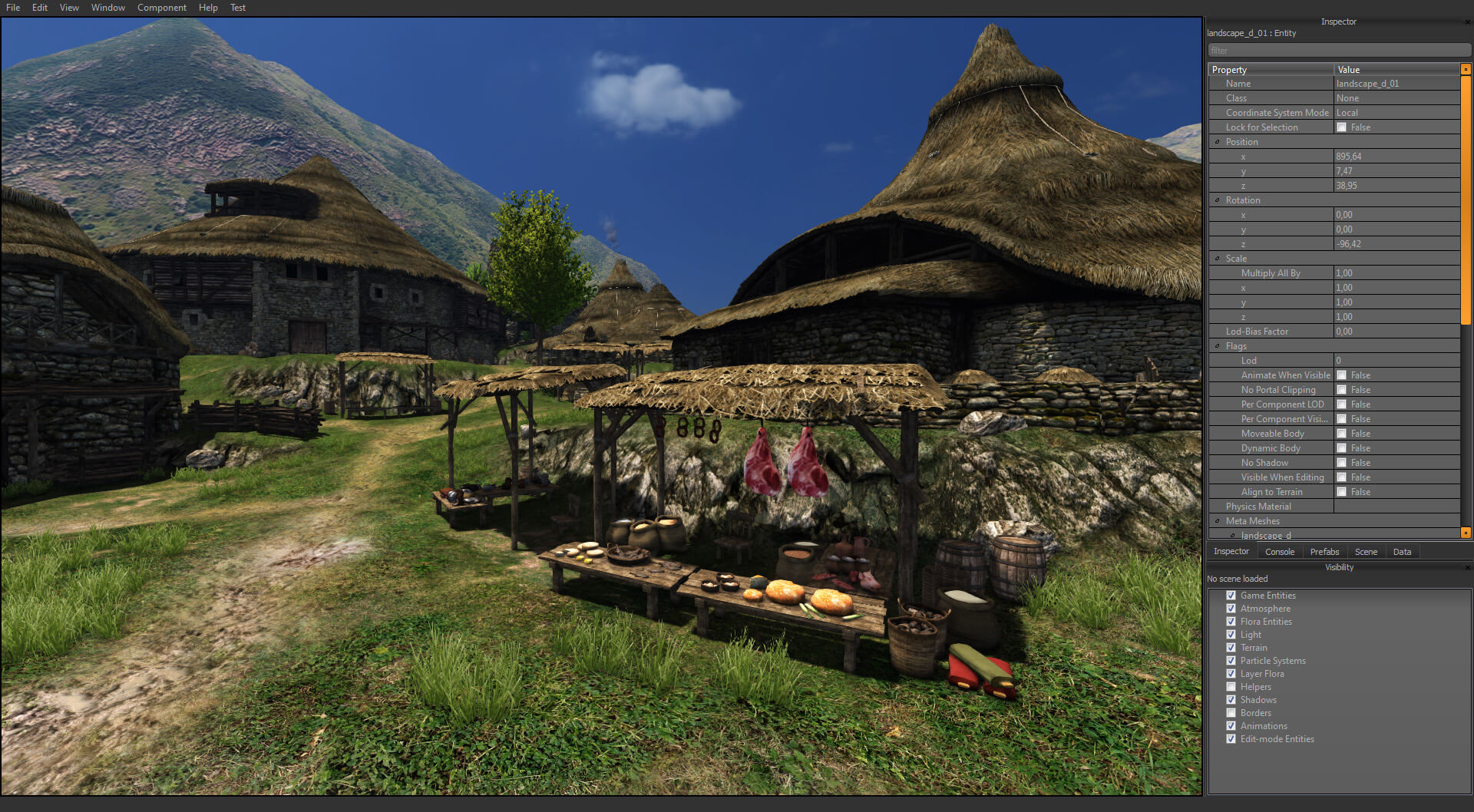Open the Component menu
The image size is (1474, 812).
tap(161, 8)
